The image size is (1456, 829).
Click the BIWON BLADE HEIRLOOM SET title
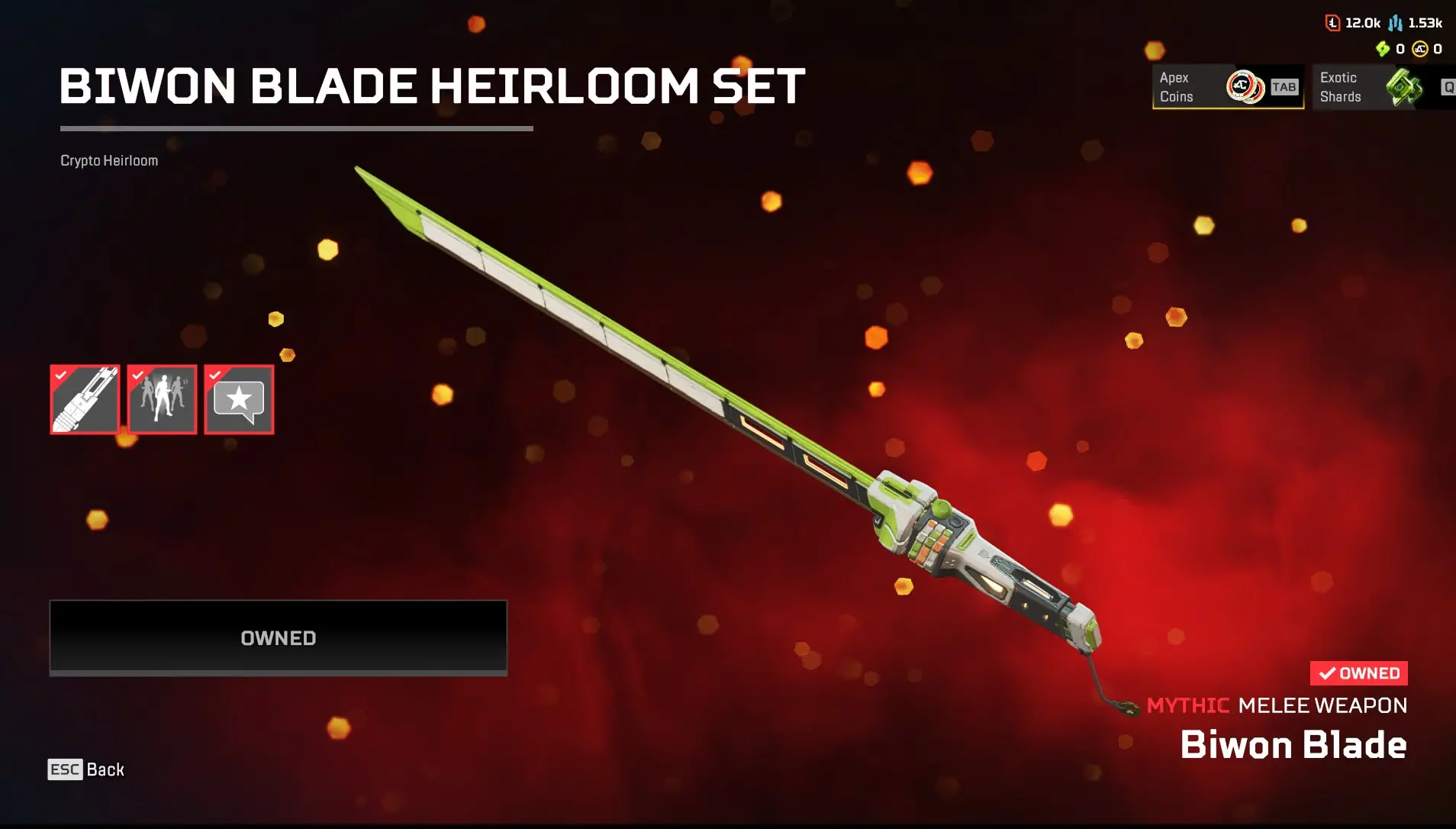pyautogui.click(x=432, y=86)
